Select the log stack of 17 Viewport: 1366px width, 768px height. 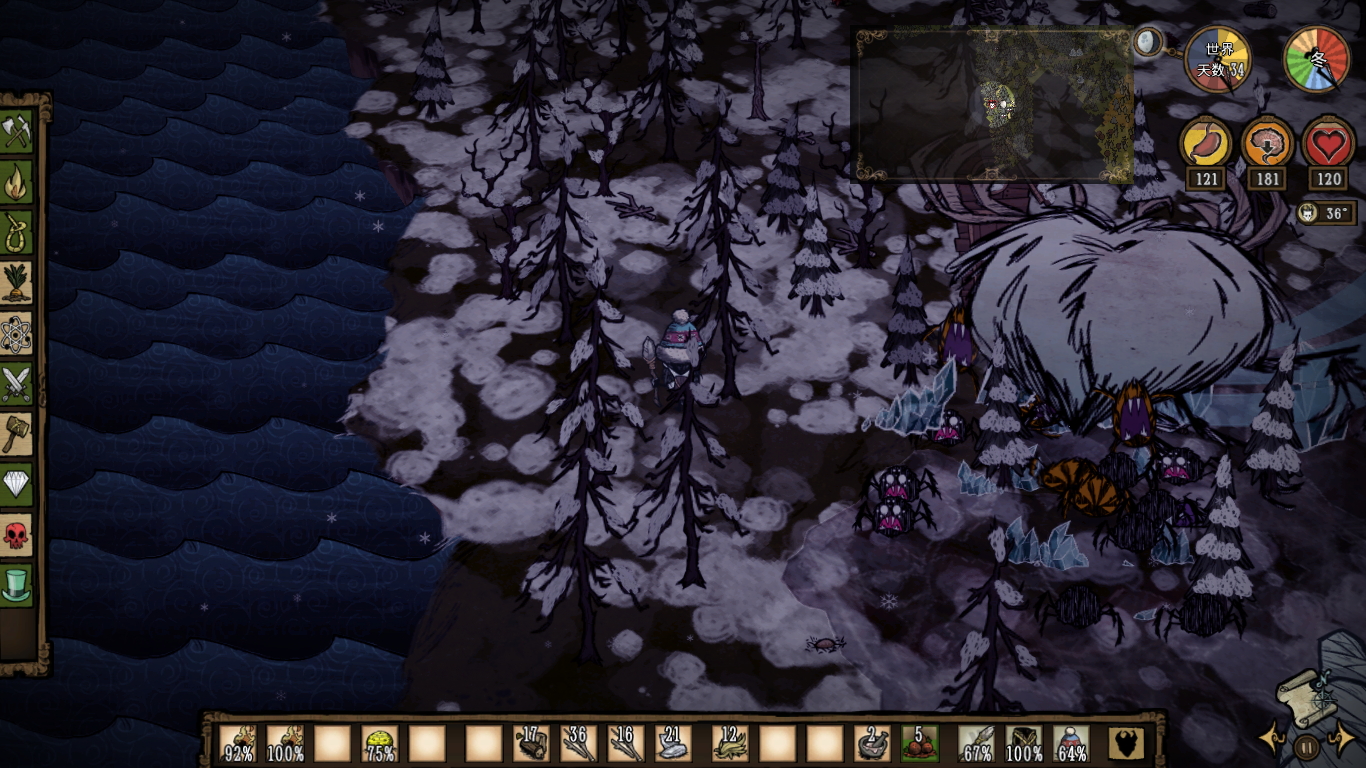[x=531, y=744]
